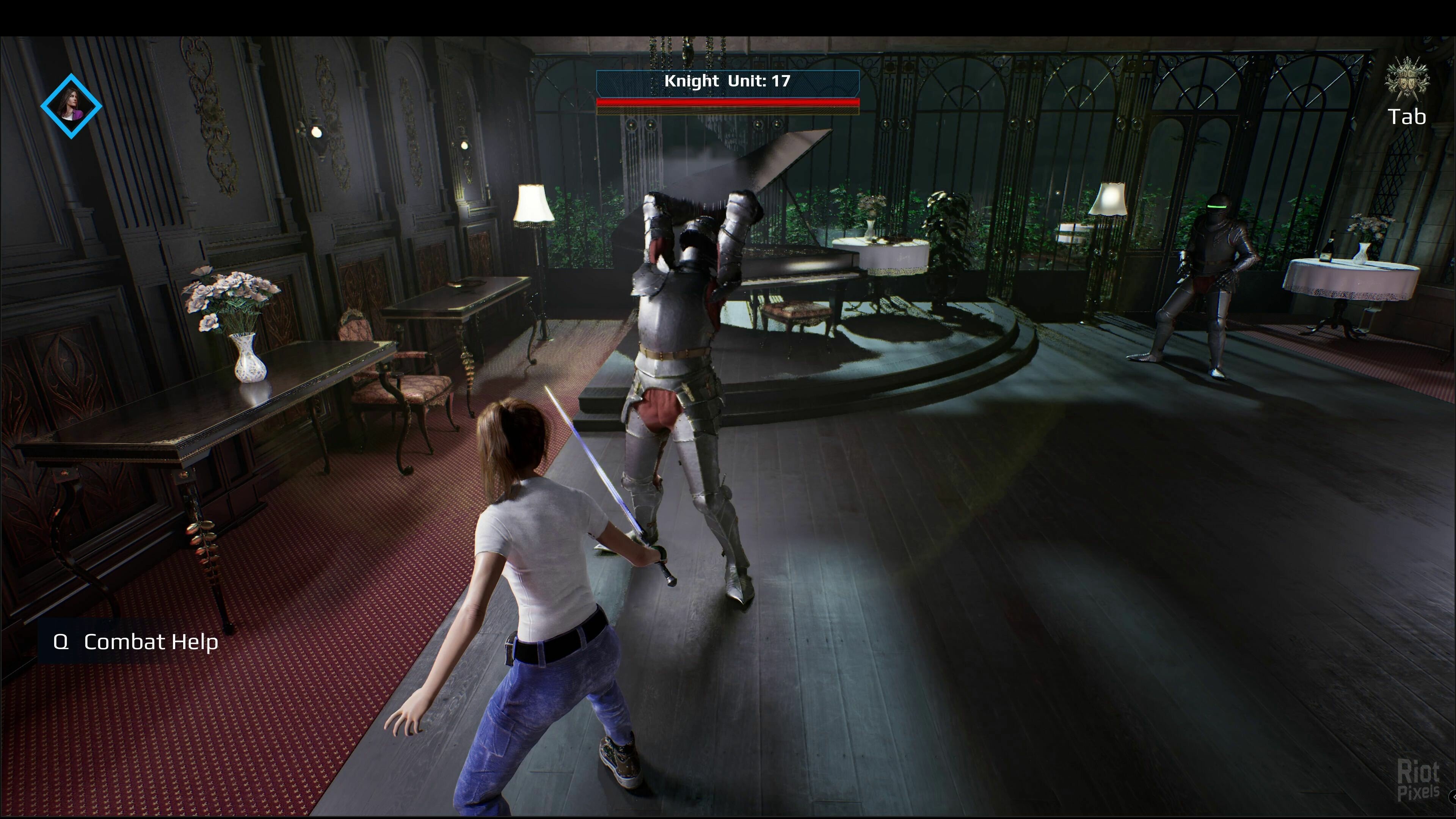Open the Combat Help panel

(x=136, y=642)
